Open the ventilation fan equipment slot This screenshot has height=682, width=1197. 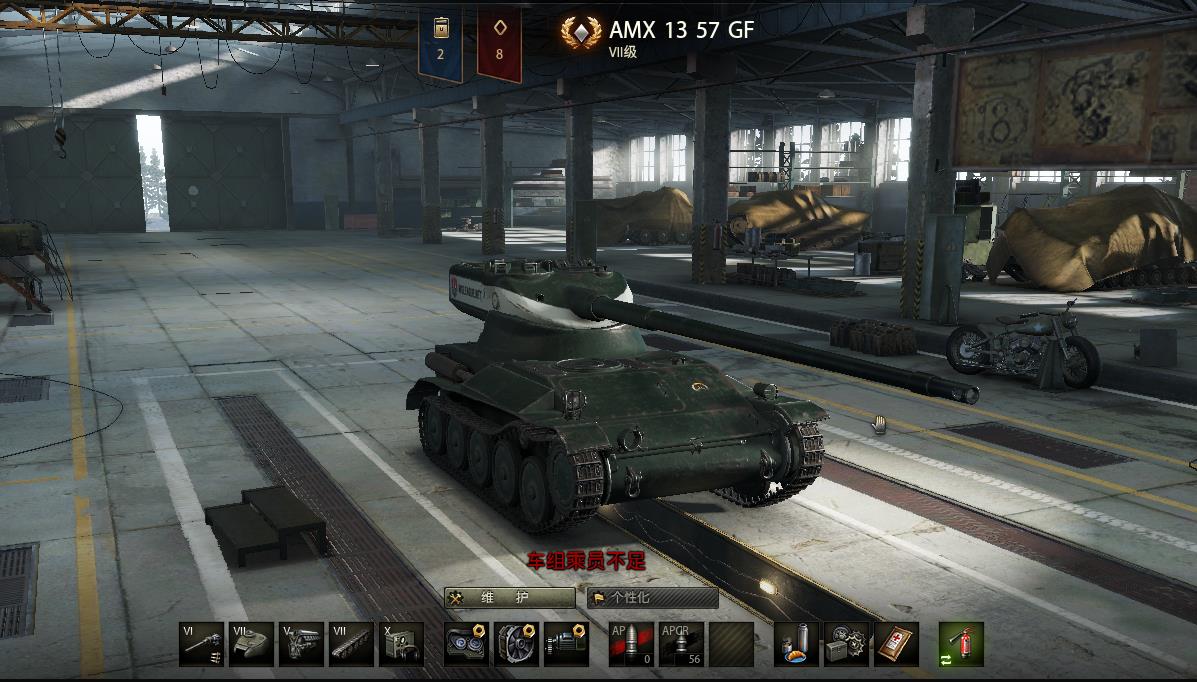coord(516,644)
